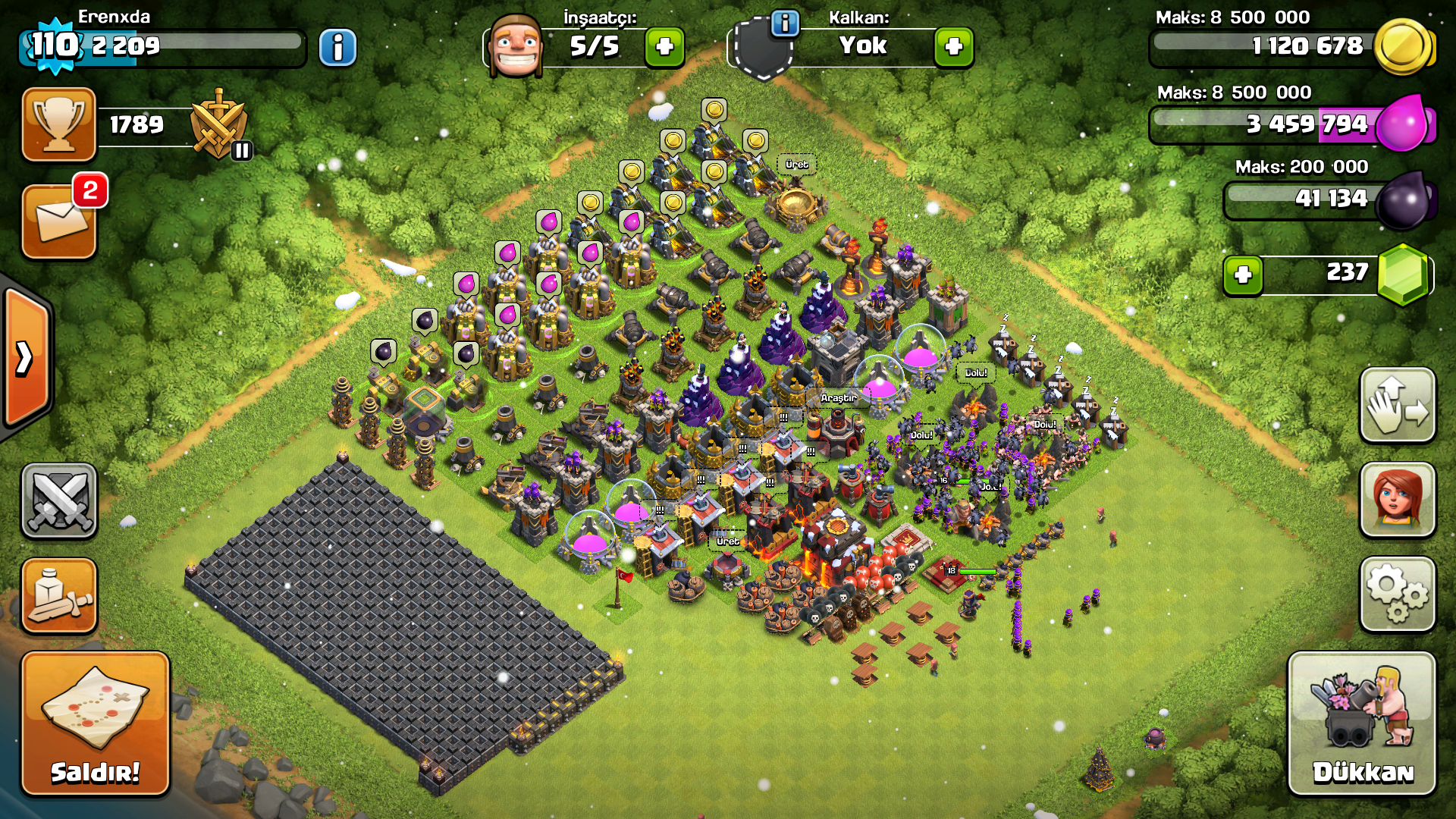Open the red-haired villager button

coord(1397,500)
